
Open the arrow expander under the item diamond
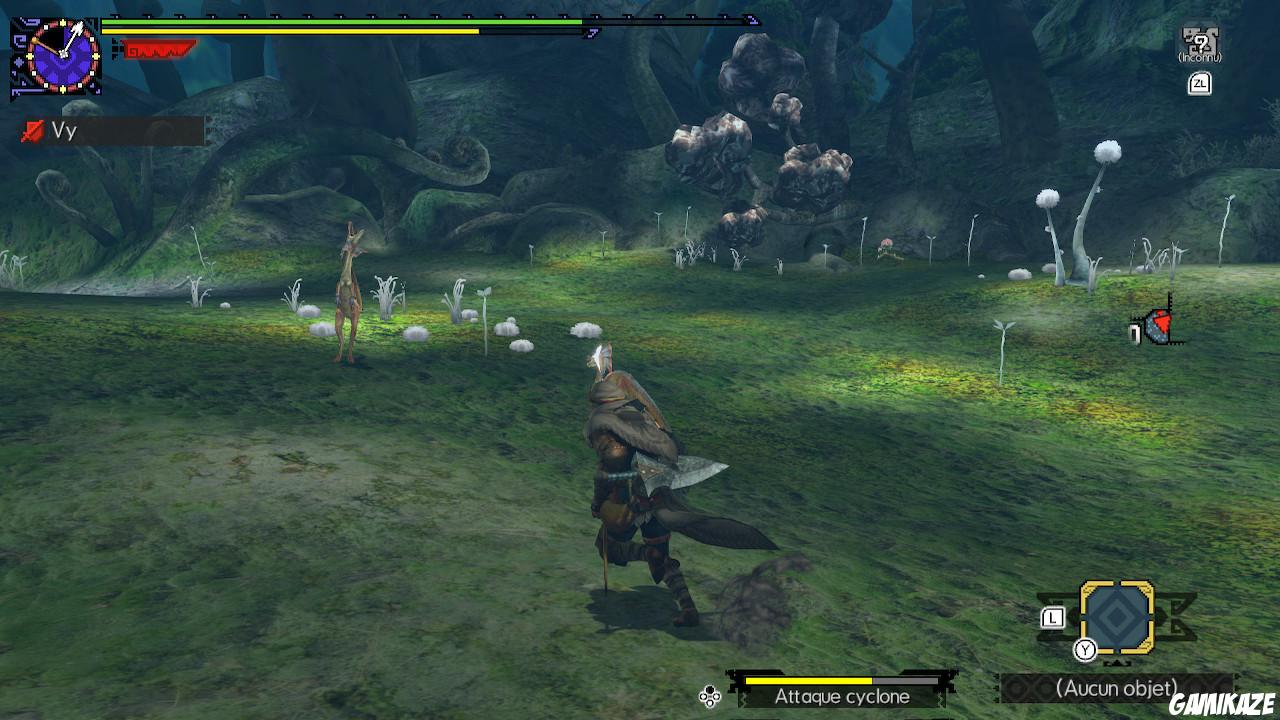[1115, 662]
